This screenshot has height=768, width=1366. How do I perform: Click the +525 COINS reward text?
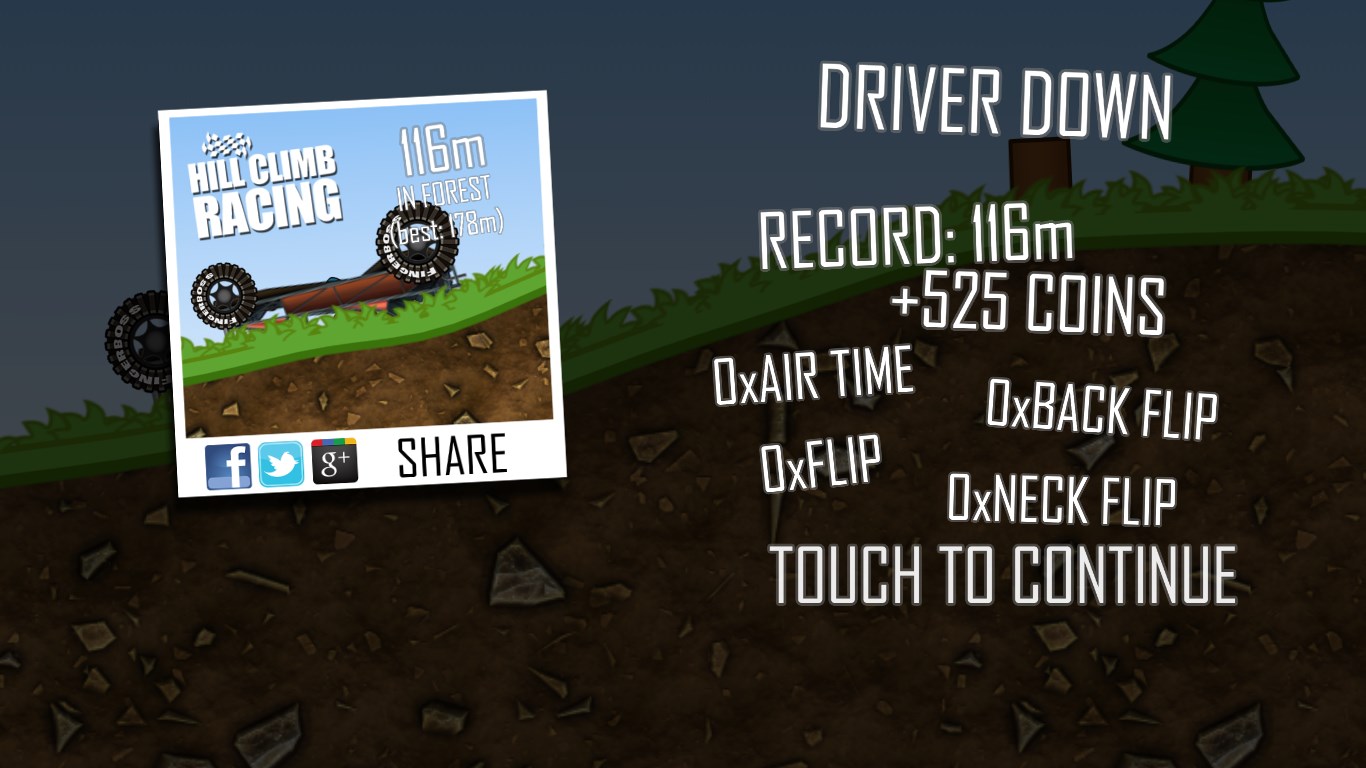[x=1028, y=307]
